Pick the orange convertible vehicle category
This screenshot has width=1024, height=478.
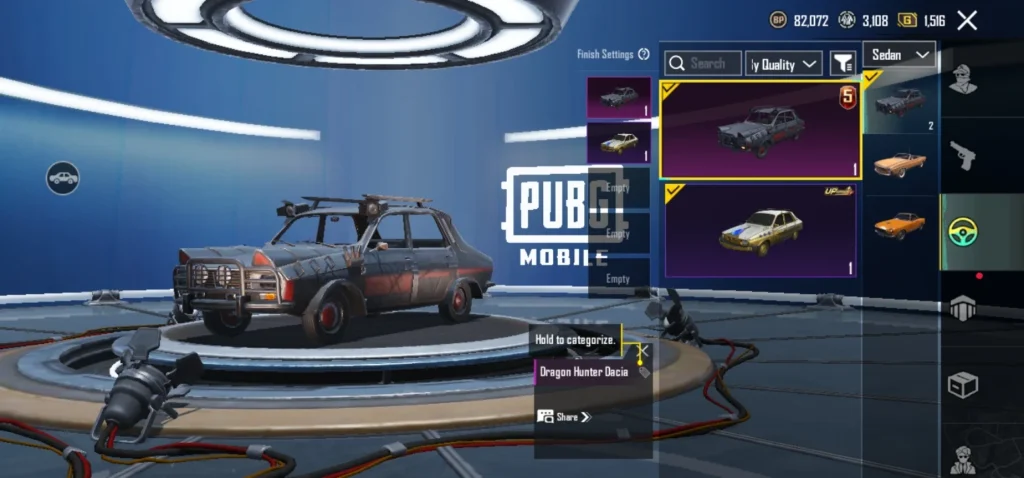[899, 163]
